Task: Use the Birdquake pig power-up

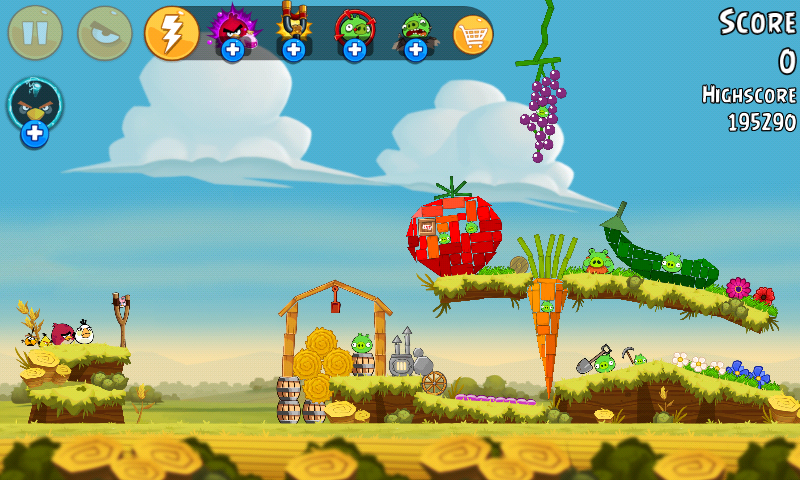Action: click(415, 31)
